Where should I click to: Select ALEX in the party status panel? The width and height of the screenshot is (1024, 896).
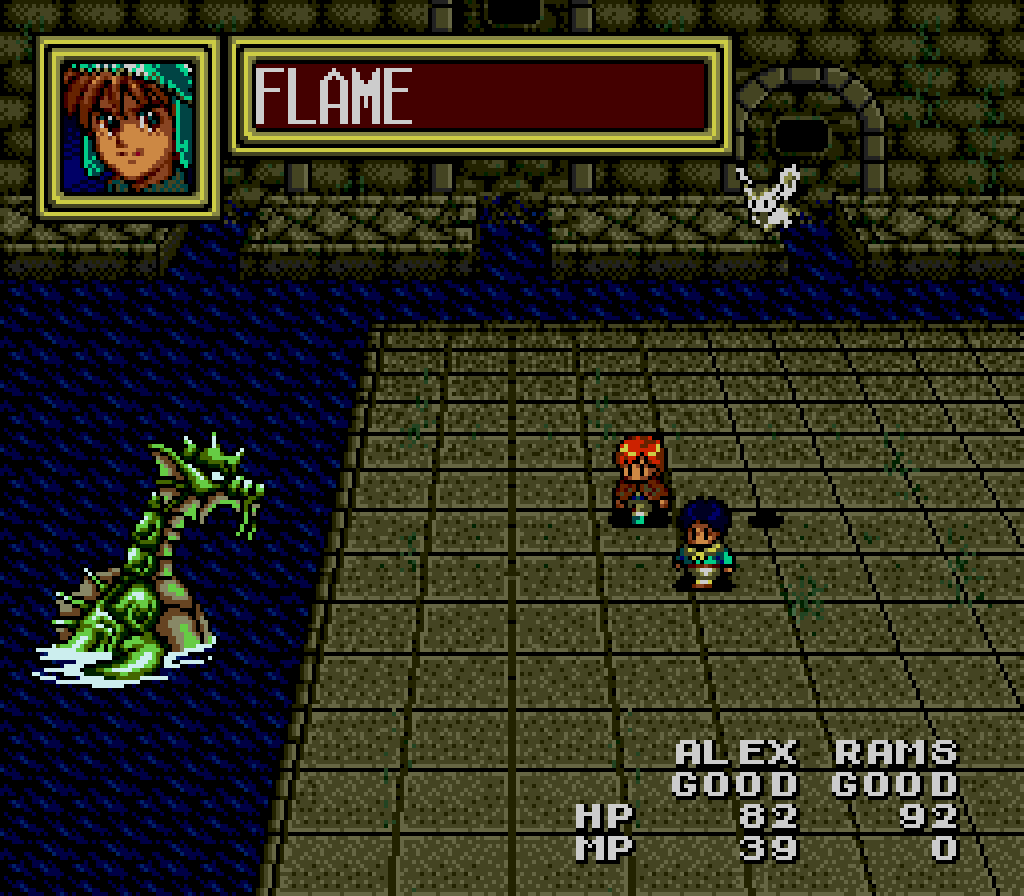(x=736, y=752)
